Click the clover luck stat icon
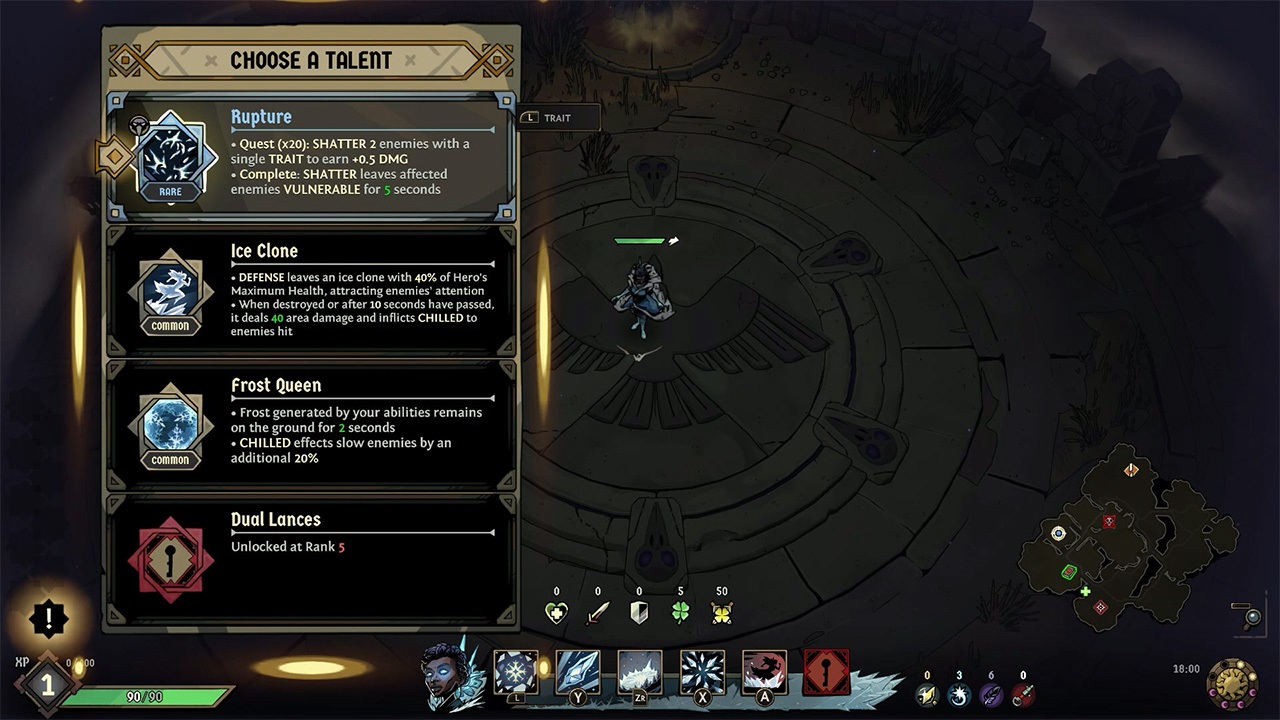 [681, 611]
